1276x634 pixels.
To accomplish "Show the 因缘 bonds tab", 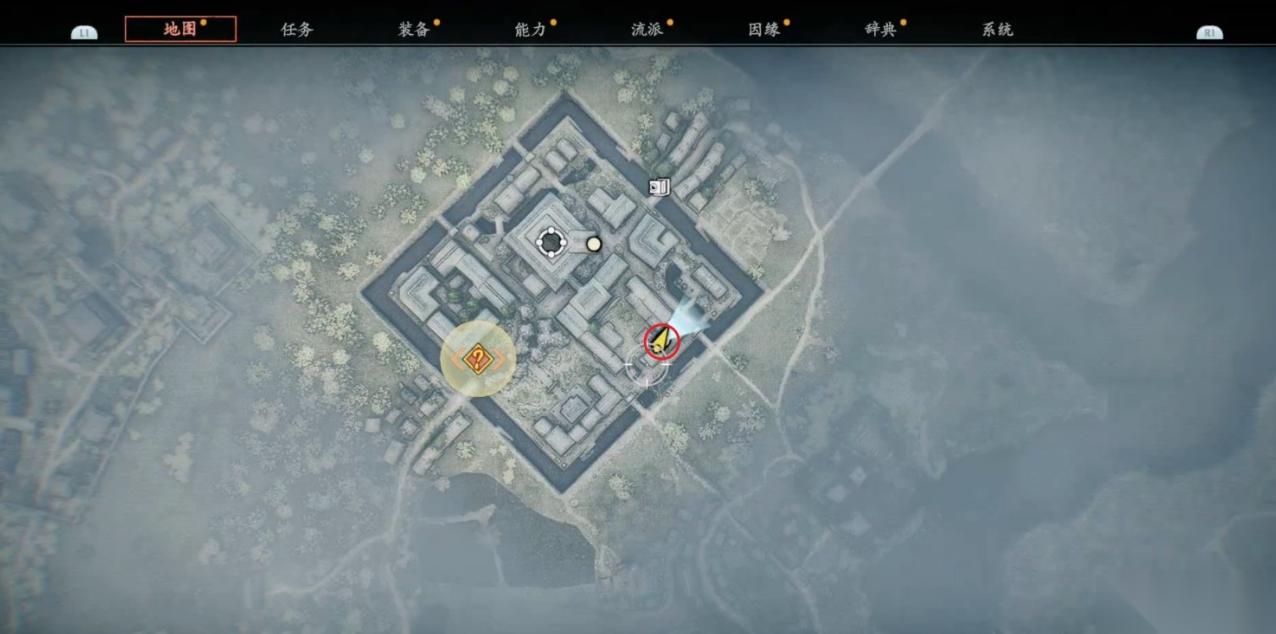I will coord(764,29).
